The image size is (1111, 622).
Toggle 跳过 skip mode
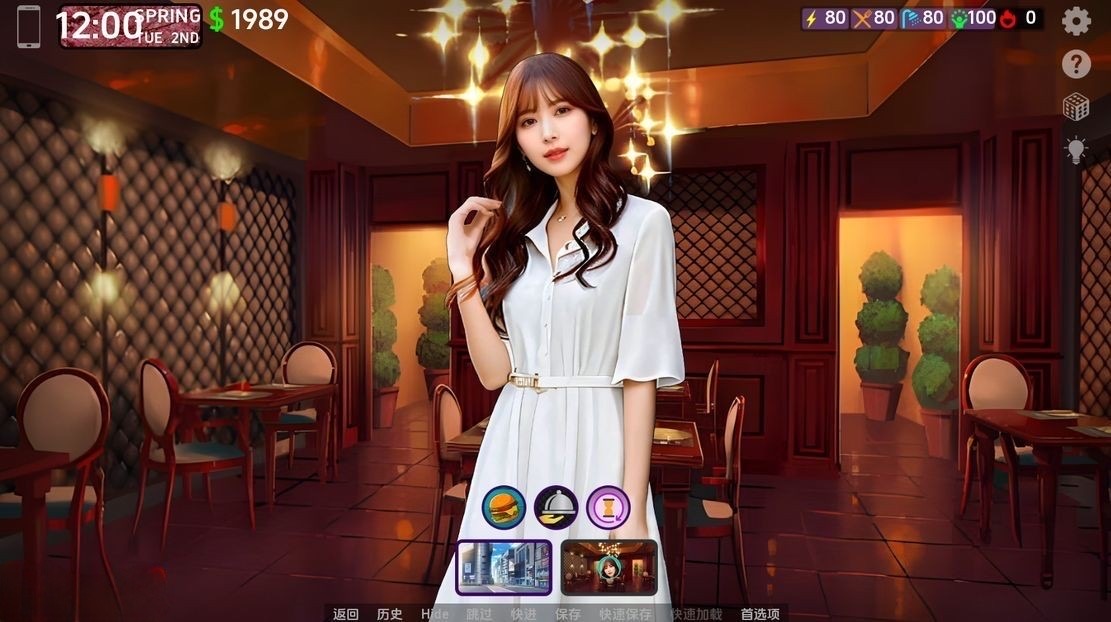point(480,614)
